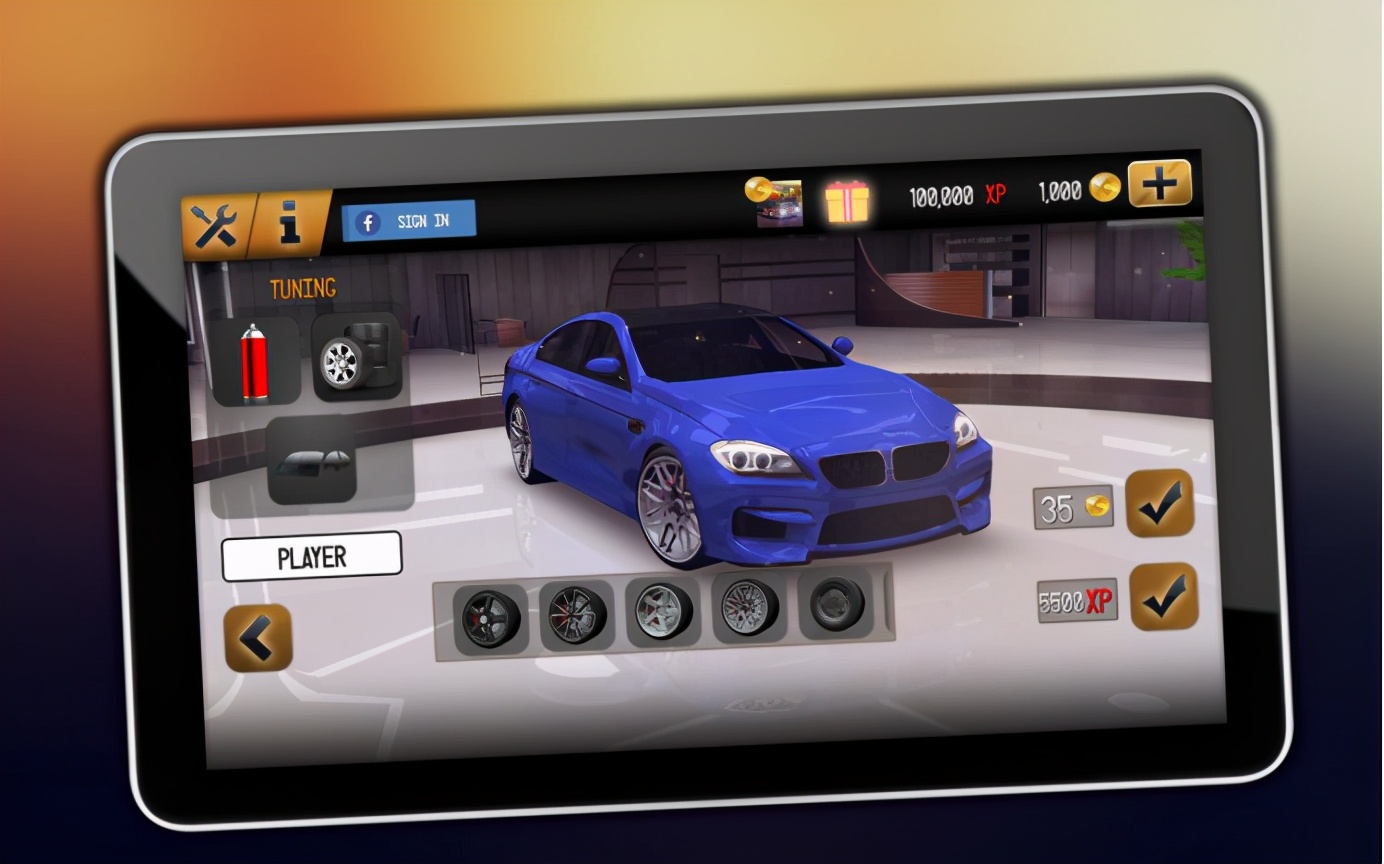Open the wrench and screwdriver settings

(x=215, y=227)
